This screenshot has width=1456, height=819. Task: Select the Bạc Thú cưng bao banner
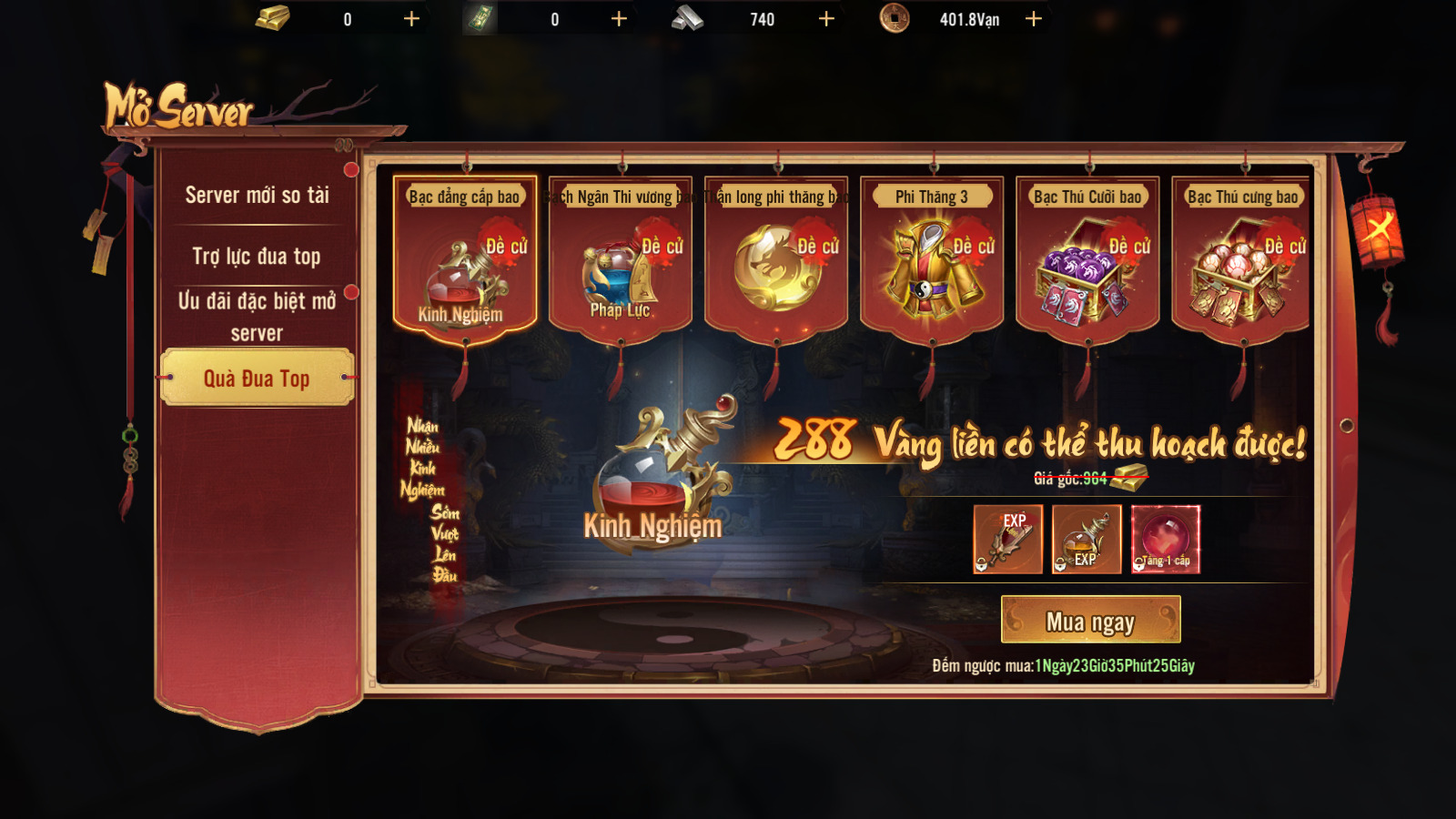click(x=1242, y=259)
